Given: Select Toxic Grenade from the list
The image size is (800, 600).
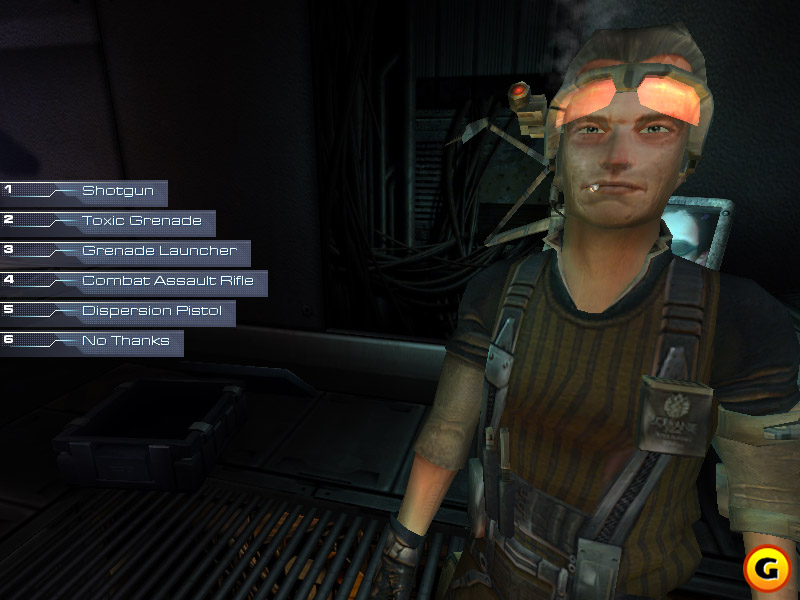Looking at the screenshot, I should tap(141, 221).
